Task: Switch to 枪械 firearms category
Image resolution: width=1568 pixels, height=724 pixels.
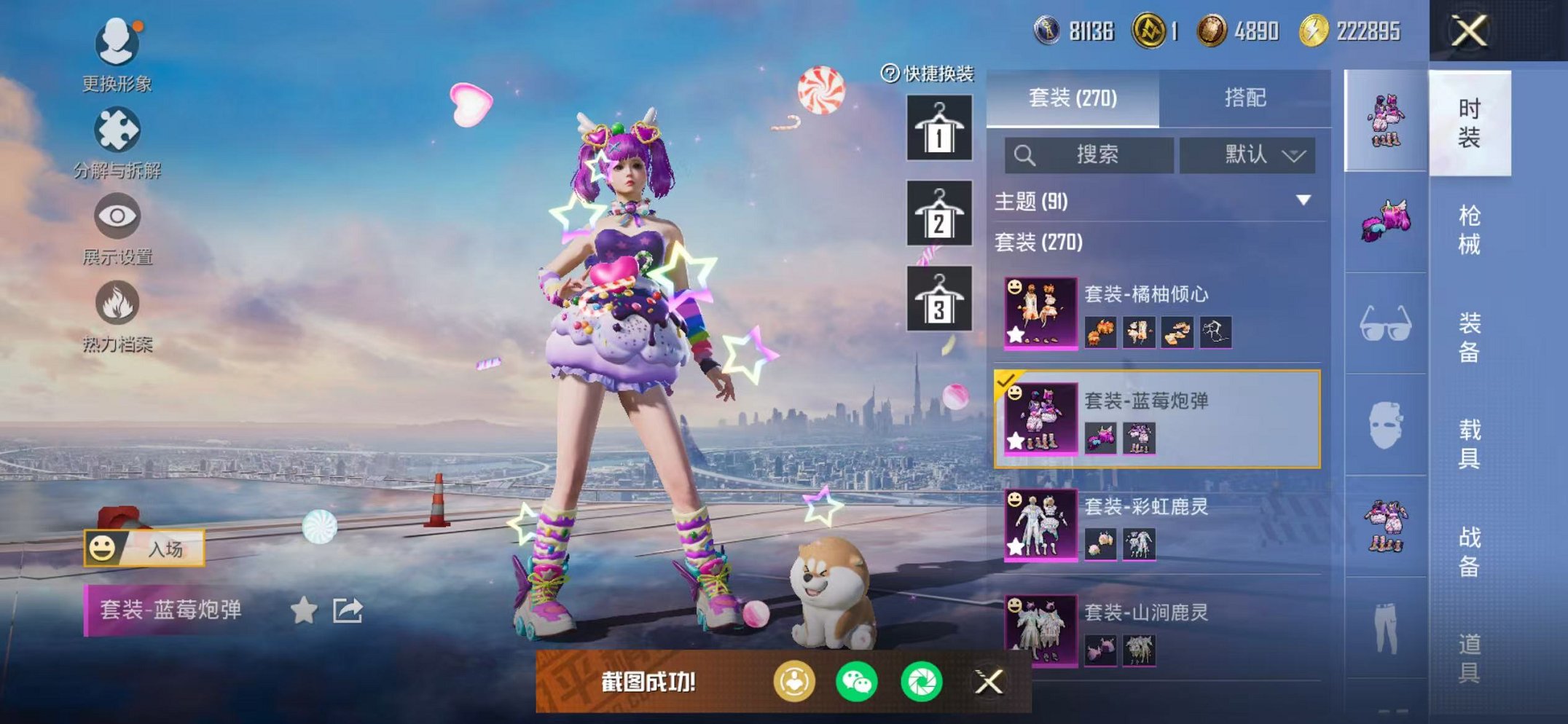Action: [x=1469, y=229]
